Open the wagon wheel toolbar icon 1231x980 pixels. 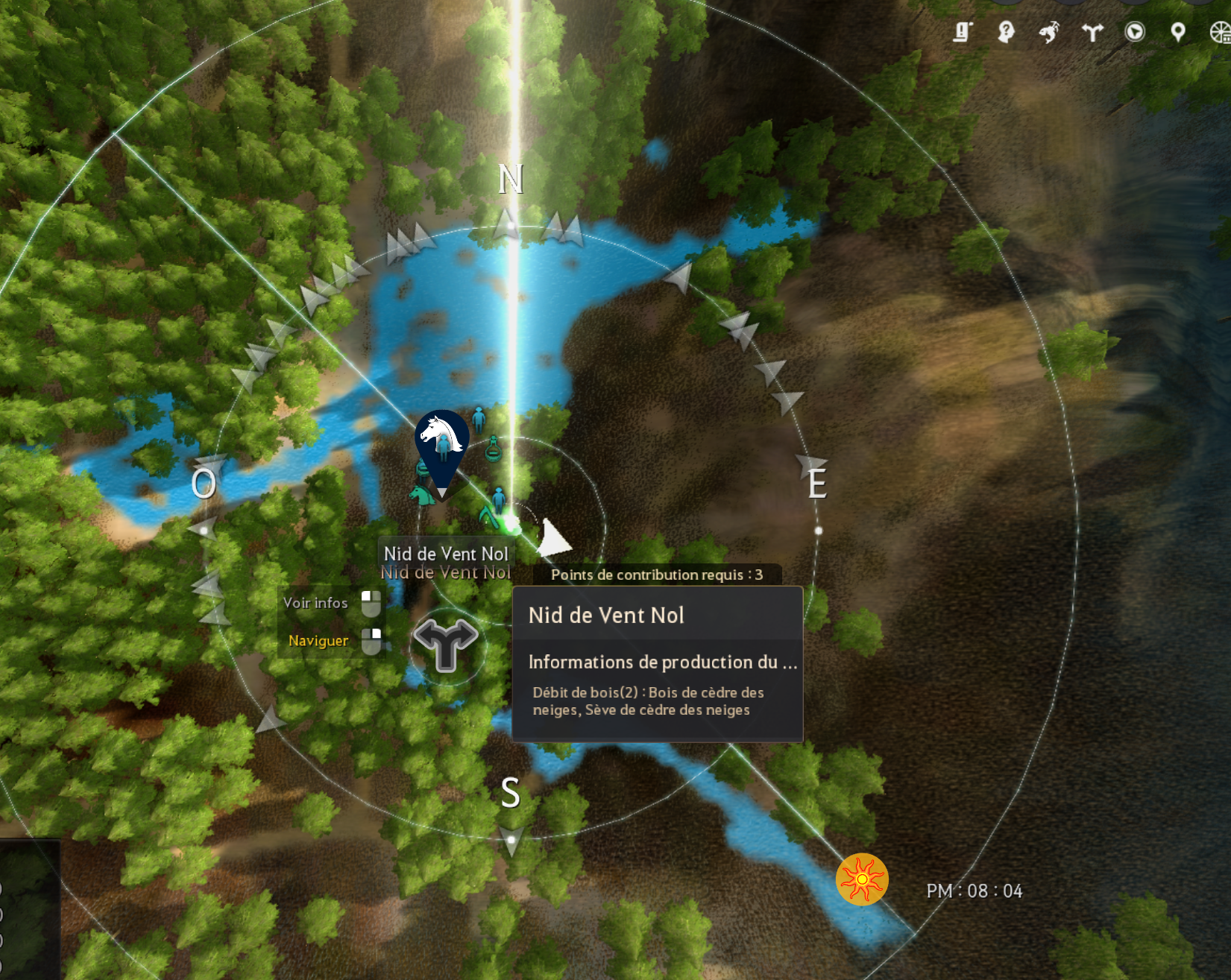pyautogui.click(x=1220, y=32)
